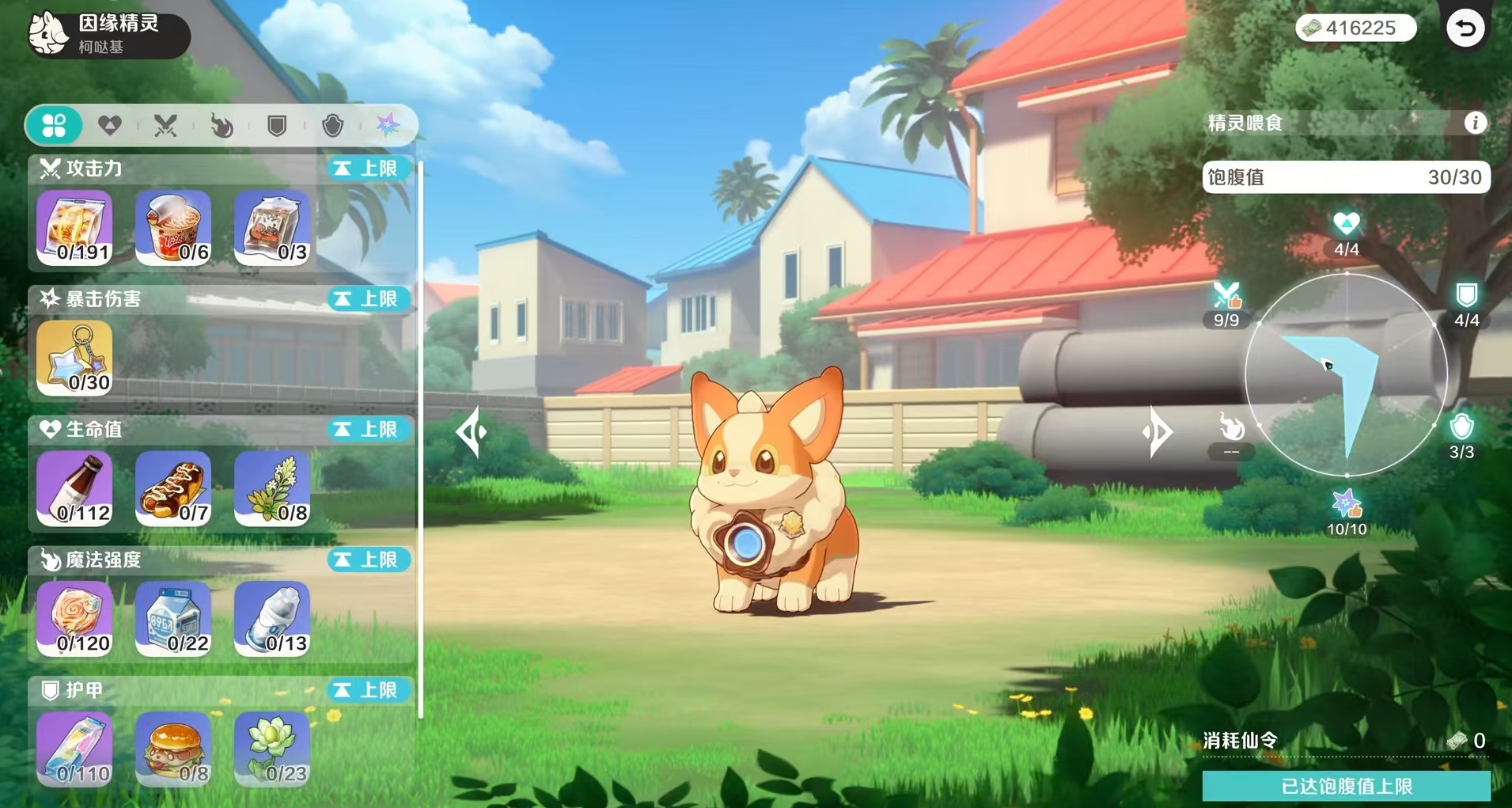Switch to the flame magic tab
Screen dimensions: 1512x808
pos(222,125)
